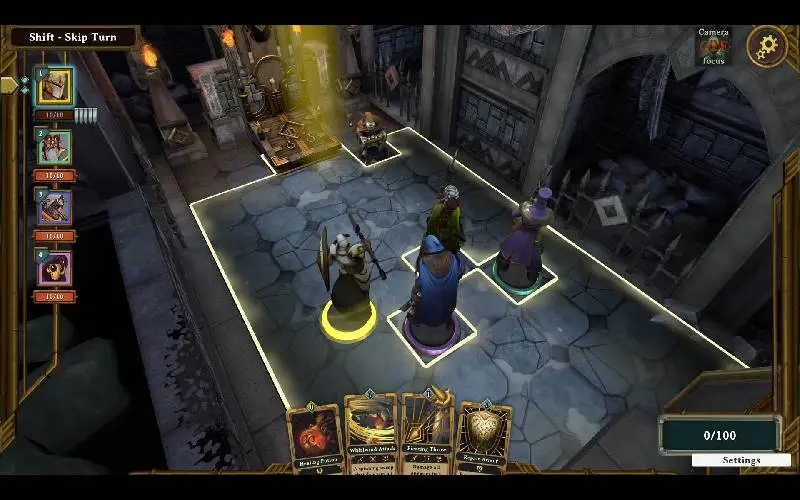Open settings with the gear icon
This screenshot has width=800, height=500.
click(x=767, y=46)
